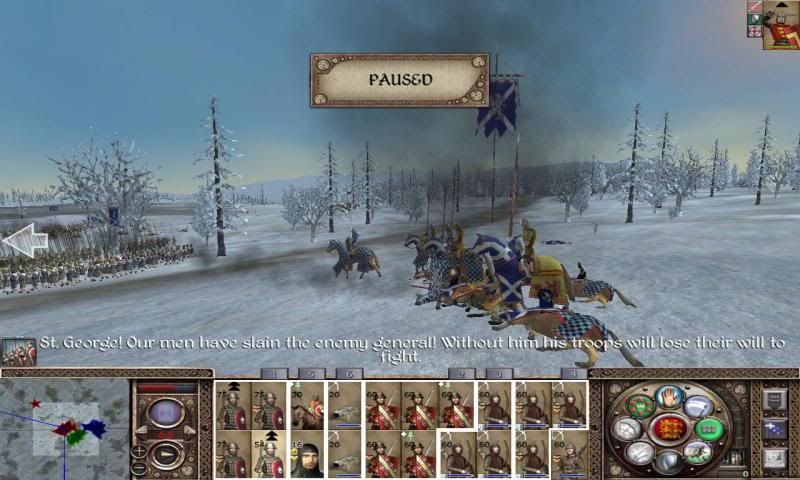Image resolution: width=800 pixels, height=480 pixels.
Task: Zoom in the minimap with the plus button
Action: (139, 453)
